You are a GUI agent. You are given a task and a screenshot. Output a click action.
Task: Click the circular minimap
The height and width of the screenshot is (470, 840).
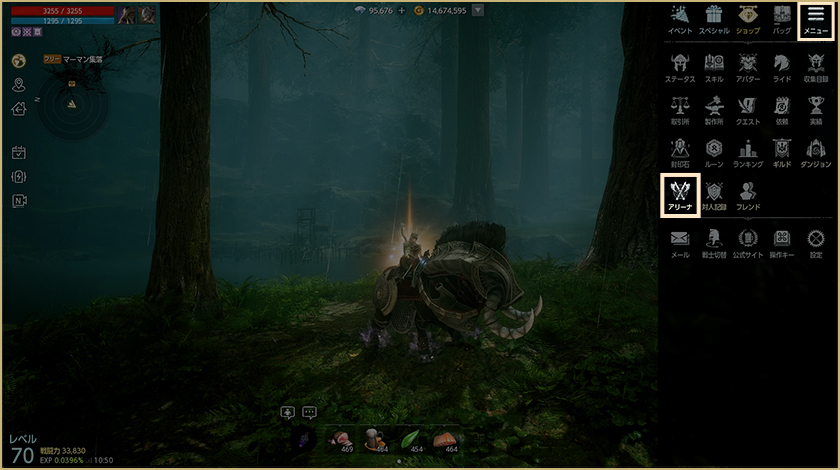coord(71,103)
